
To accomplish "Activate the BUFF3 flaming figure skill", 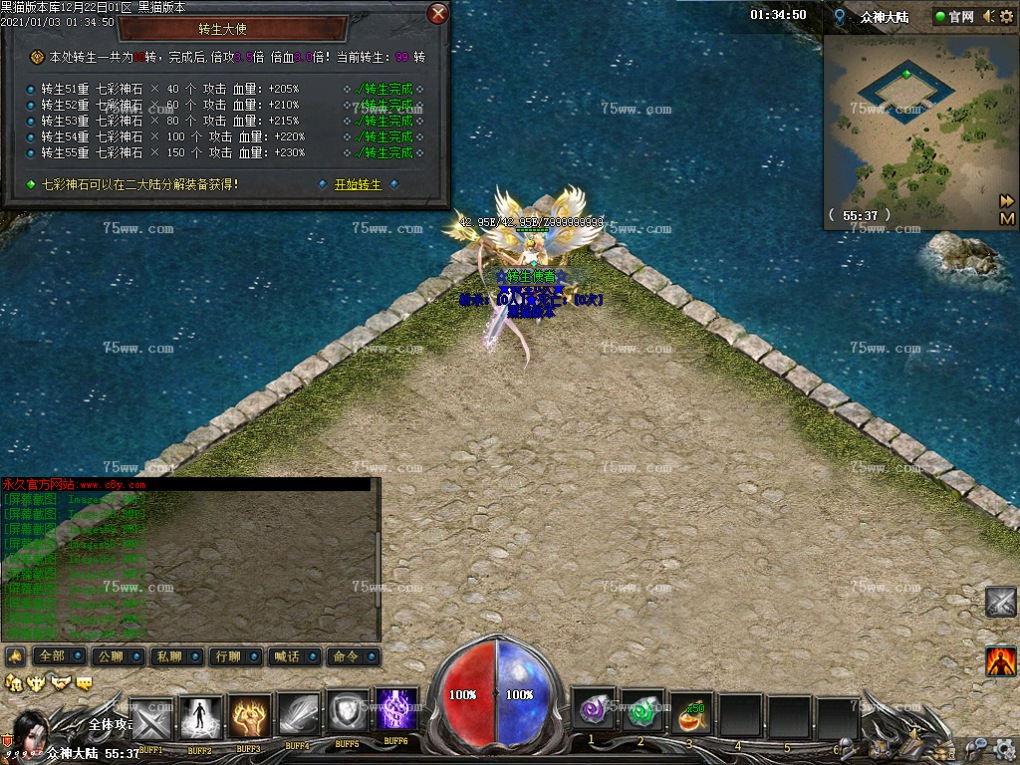I will 250,717.
